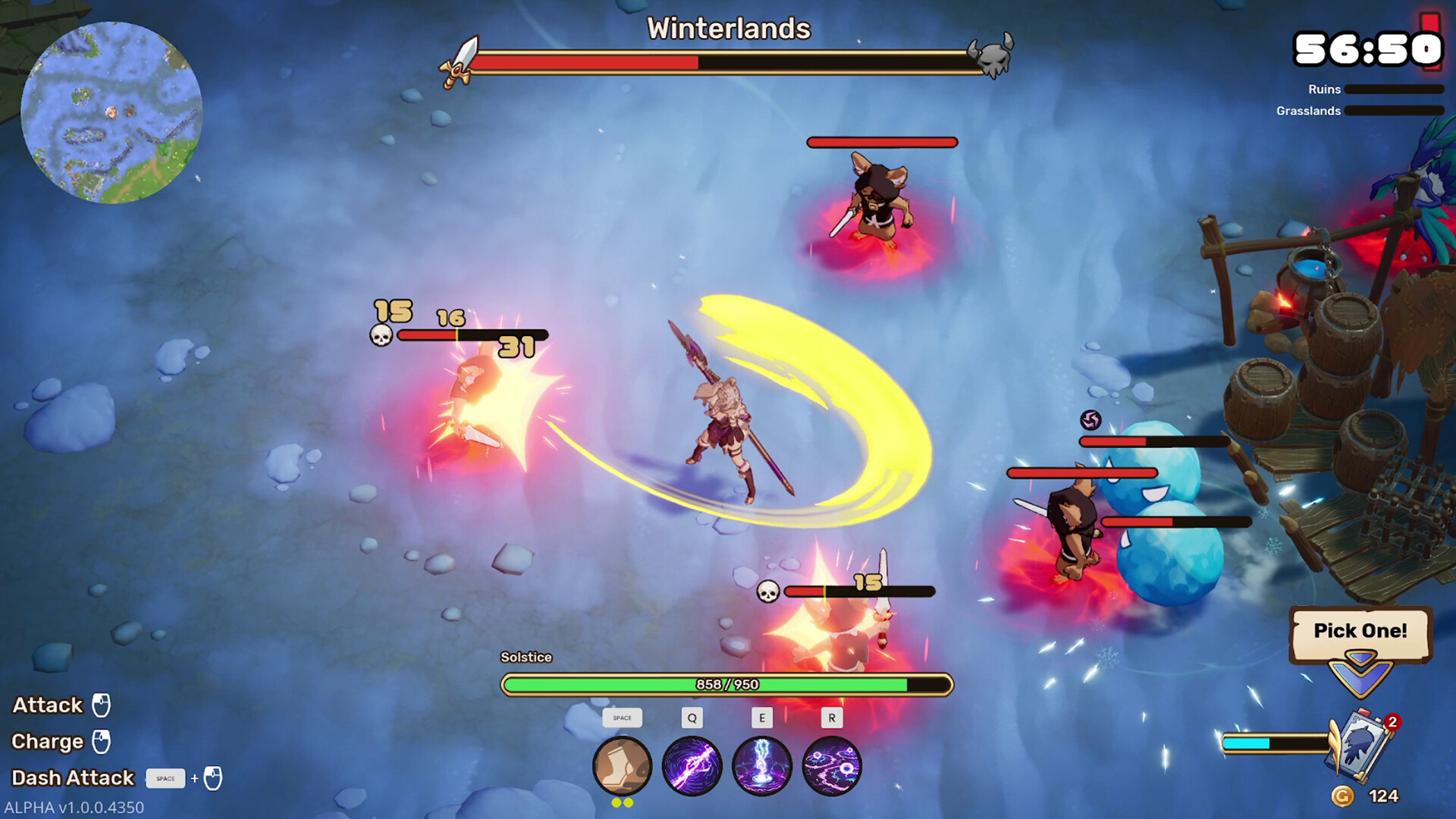This screenshot has width=1456, height=819.
Task: Open the card deck icon
Action: pos(1362,745)
